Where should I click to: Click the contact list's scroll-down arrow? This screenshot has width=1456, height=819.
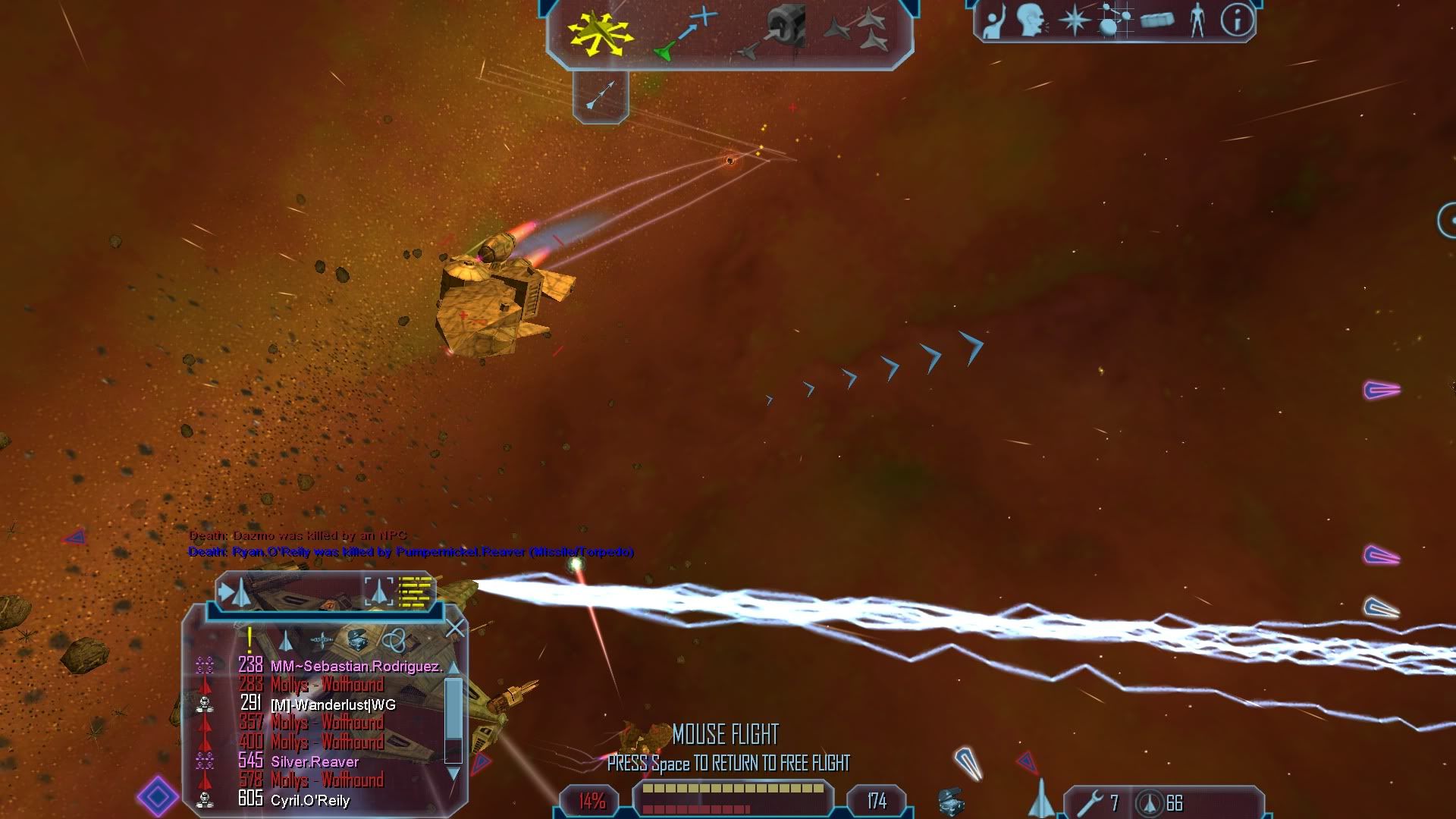453,773
